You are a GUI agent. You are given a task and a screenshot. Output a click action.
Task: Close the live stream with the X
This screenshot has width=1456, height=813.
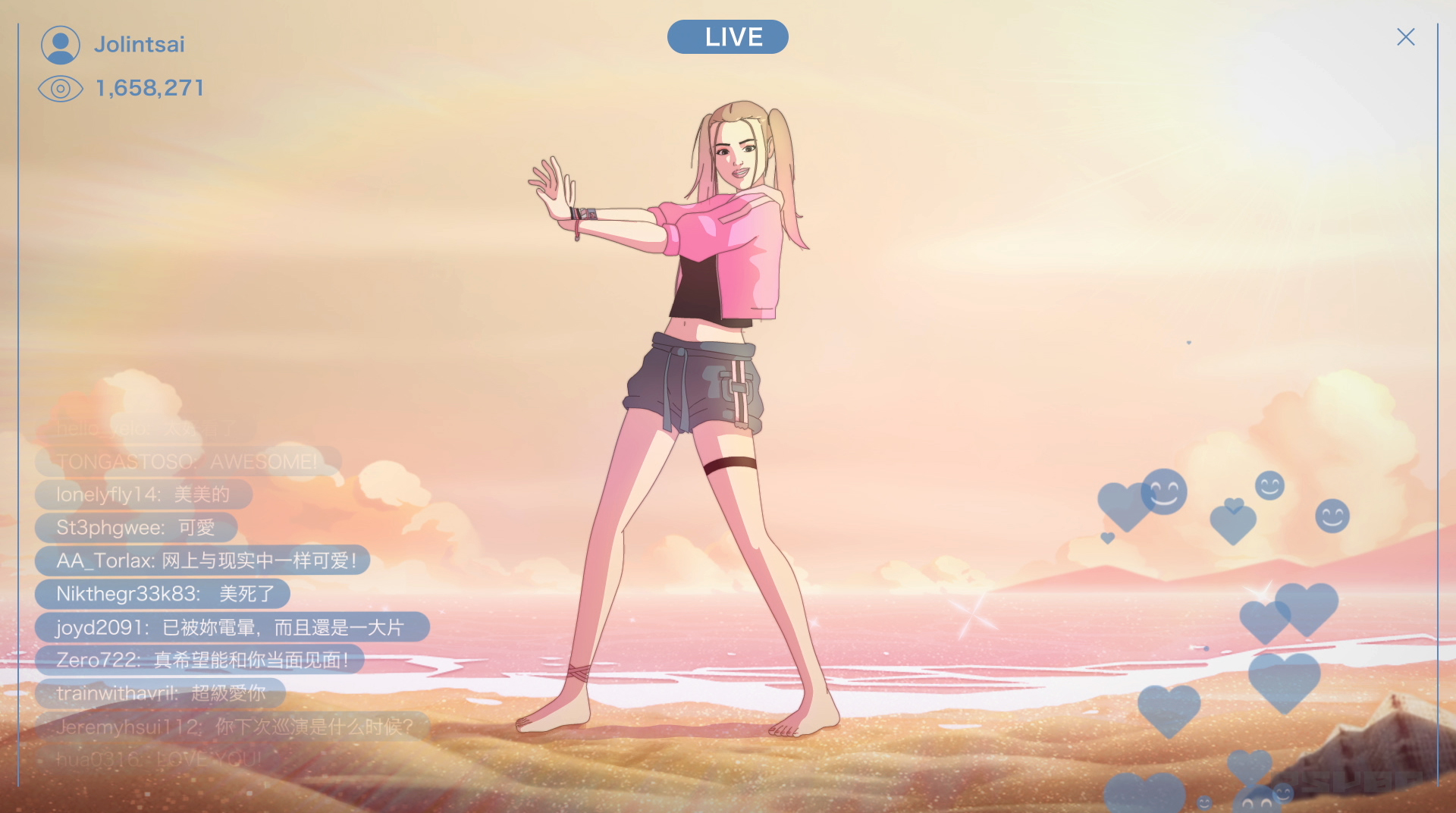[x=1405, y=37]
